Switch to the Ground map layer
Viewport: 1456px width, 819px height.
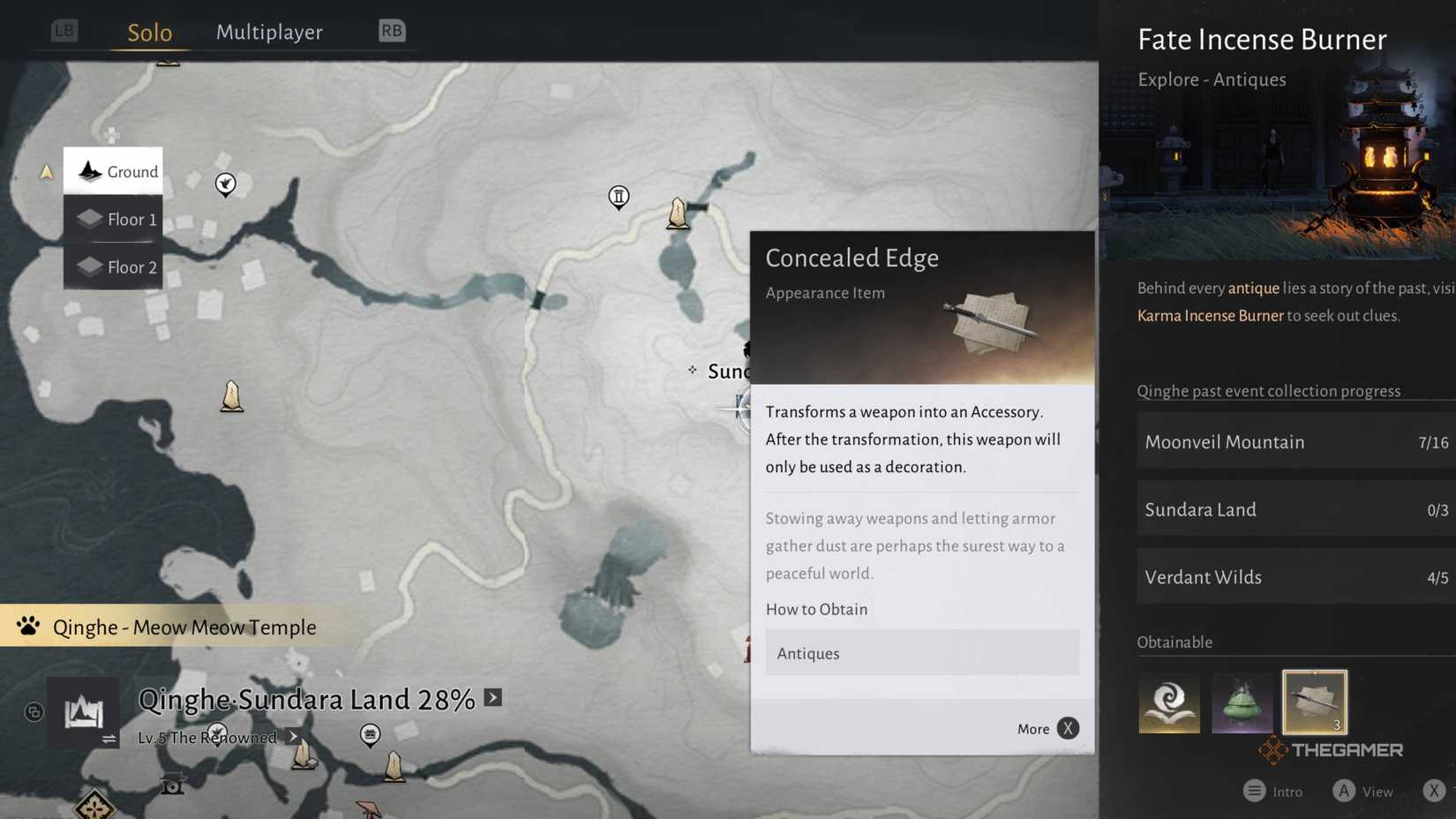(x=113, y=171)
